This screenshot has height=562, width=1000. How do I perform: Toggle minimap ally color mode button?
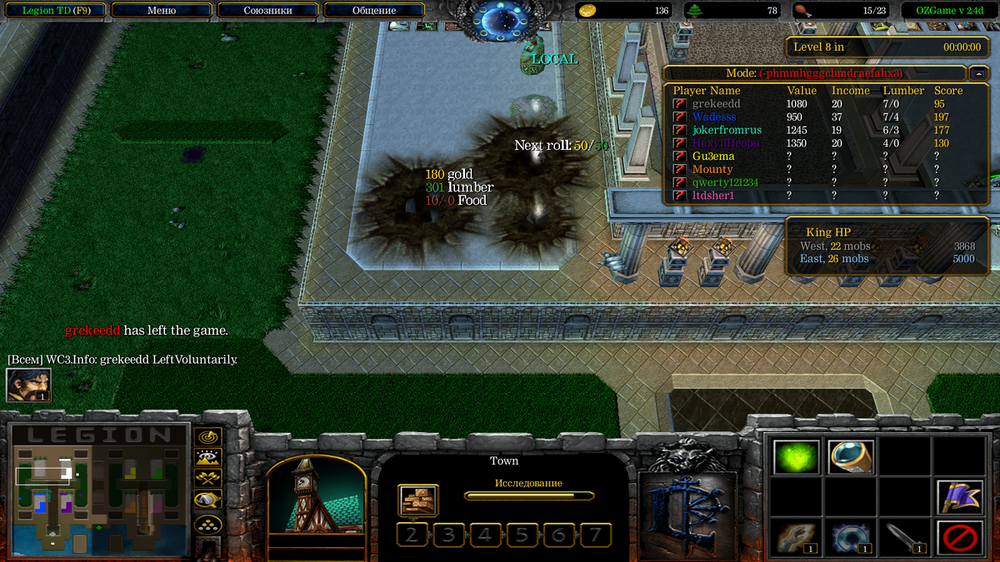208,479
